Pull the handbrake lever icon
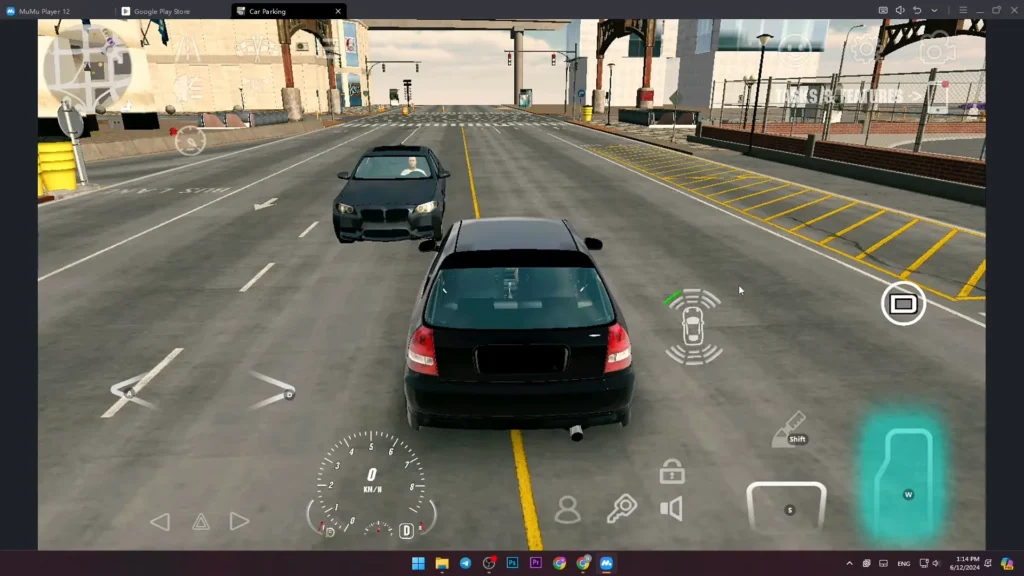The width and height of the screenshot is (1024, 576). [791, 429]
